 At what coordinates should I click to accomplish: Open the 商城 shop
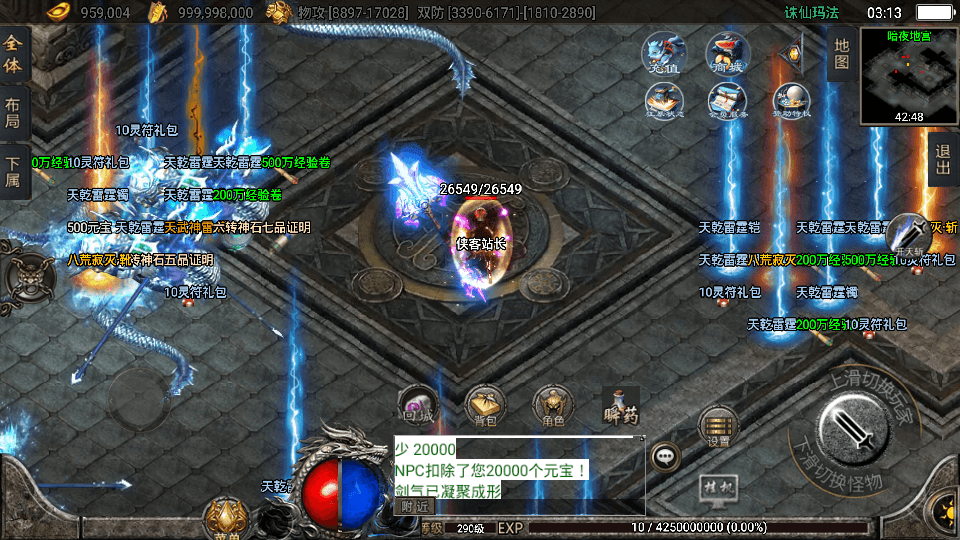pos(727,54)
